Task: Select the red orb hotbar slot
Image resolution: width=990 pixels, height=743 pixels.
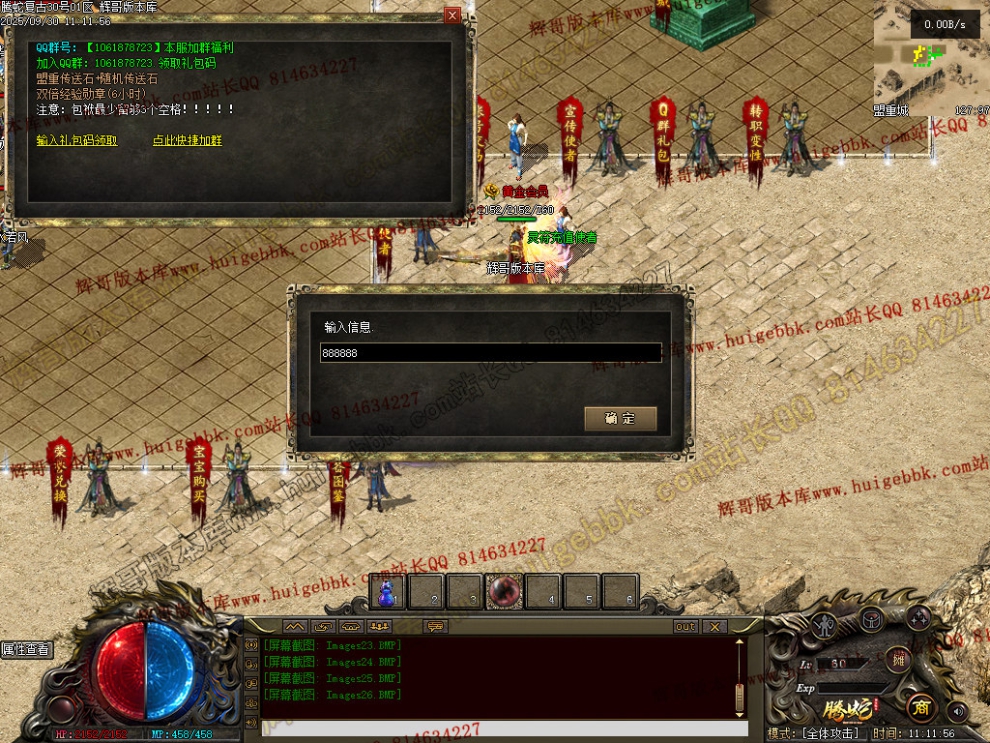Action: tap(504, 592)
